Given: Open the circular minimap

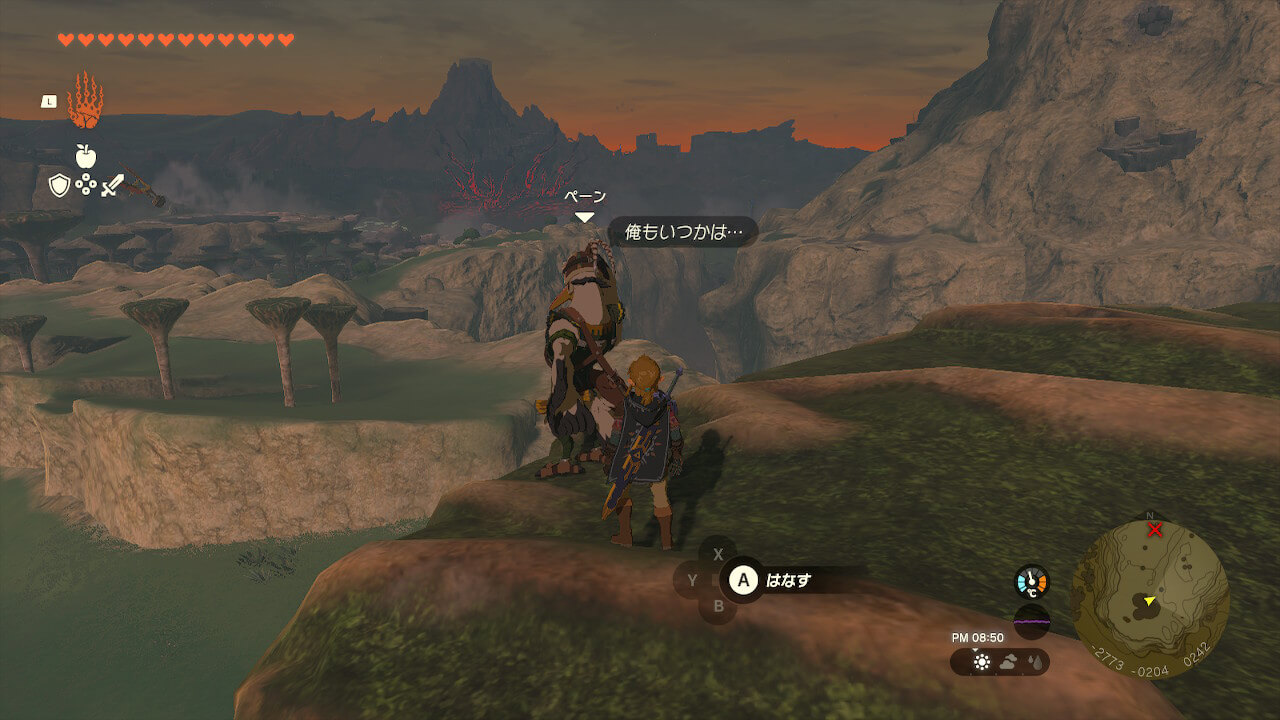Looking at the screenshot, I should [x=1150, y=598].
